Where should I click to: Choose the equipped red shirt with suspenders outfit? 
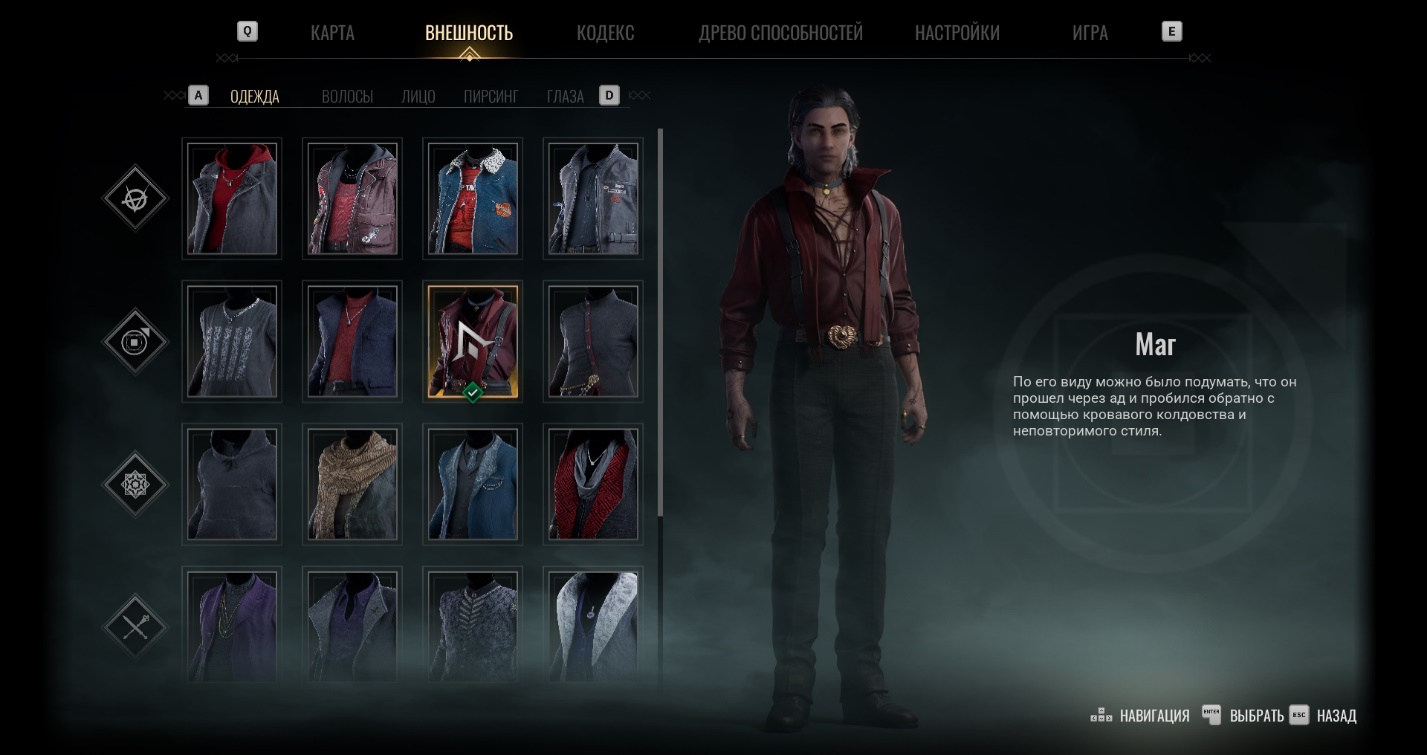pos(472,341)
